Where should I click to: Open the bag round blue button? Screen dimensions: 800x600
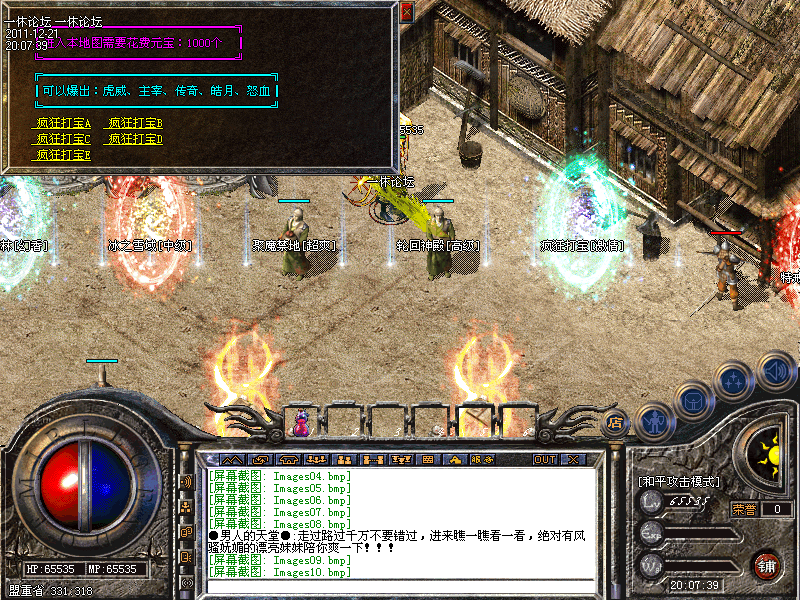(x=692, y=400)
